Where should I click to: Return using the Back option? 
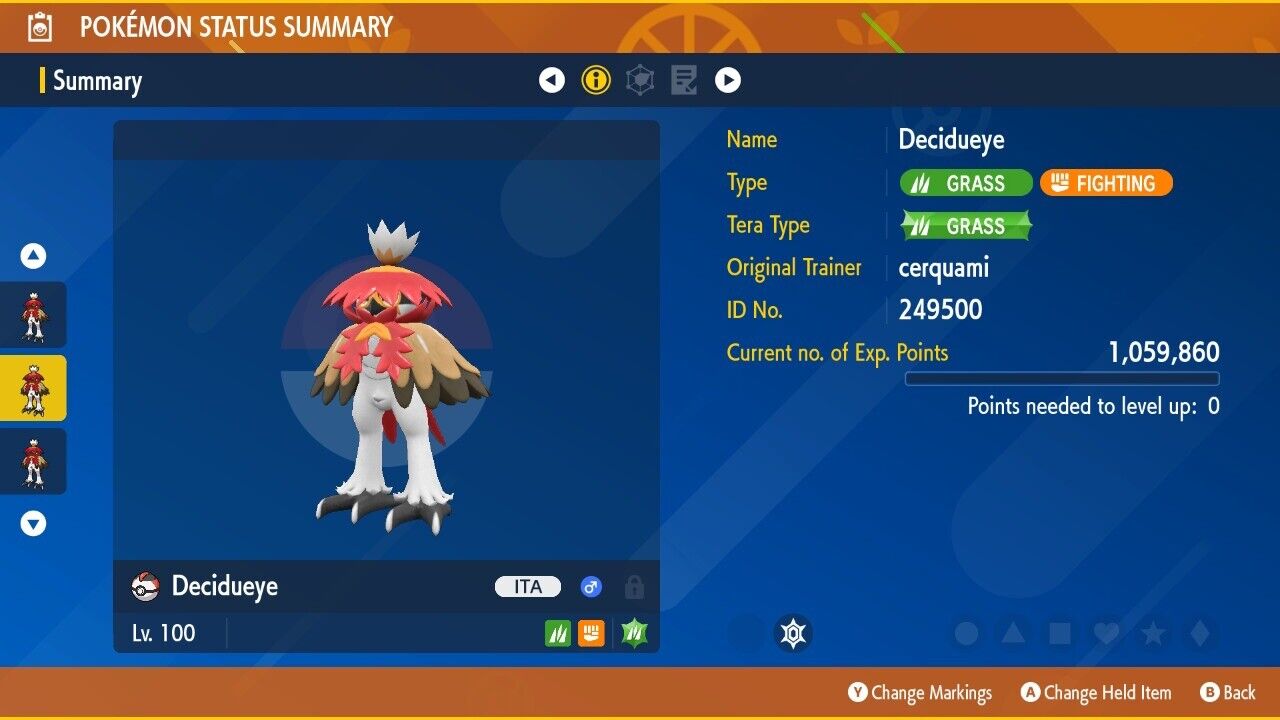[x=1228, y=693]
